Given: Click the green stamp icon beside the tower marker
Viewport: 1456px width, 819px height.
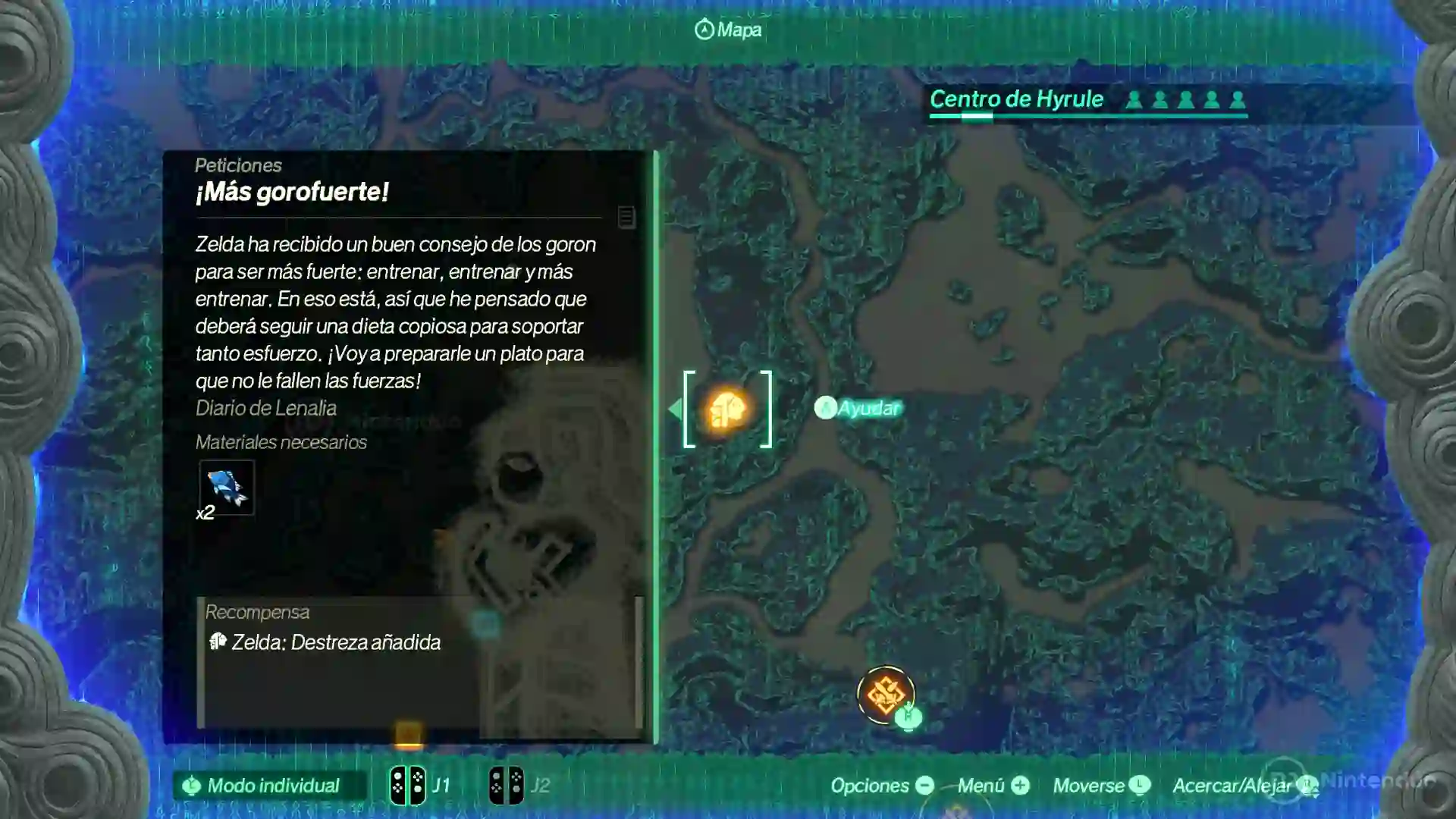Looking at the screenshot, I should (x=908, y=716).
